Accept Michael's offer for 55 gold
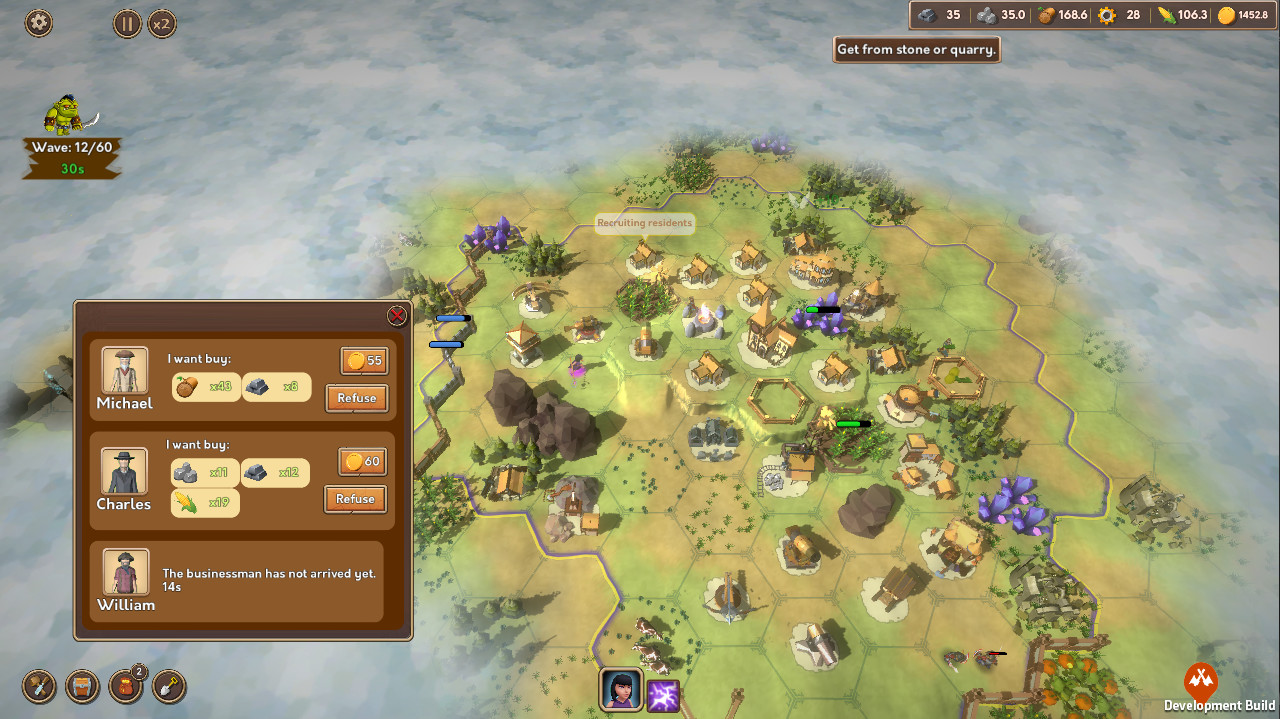 coord(364,361)
